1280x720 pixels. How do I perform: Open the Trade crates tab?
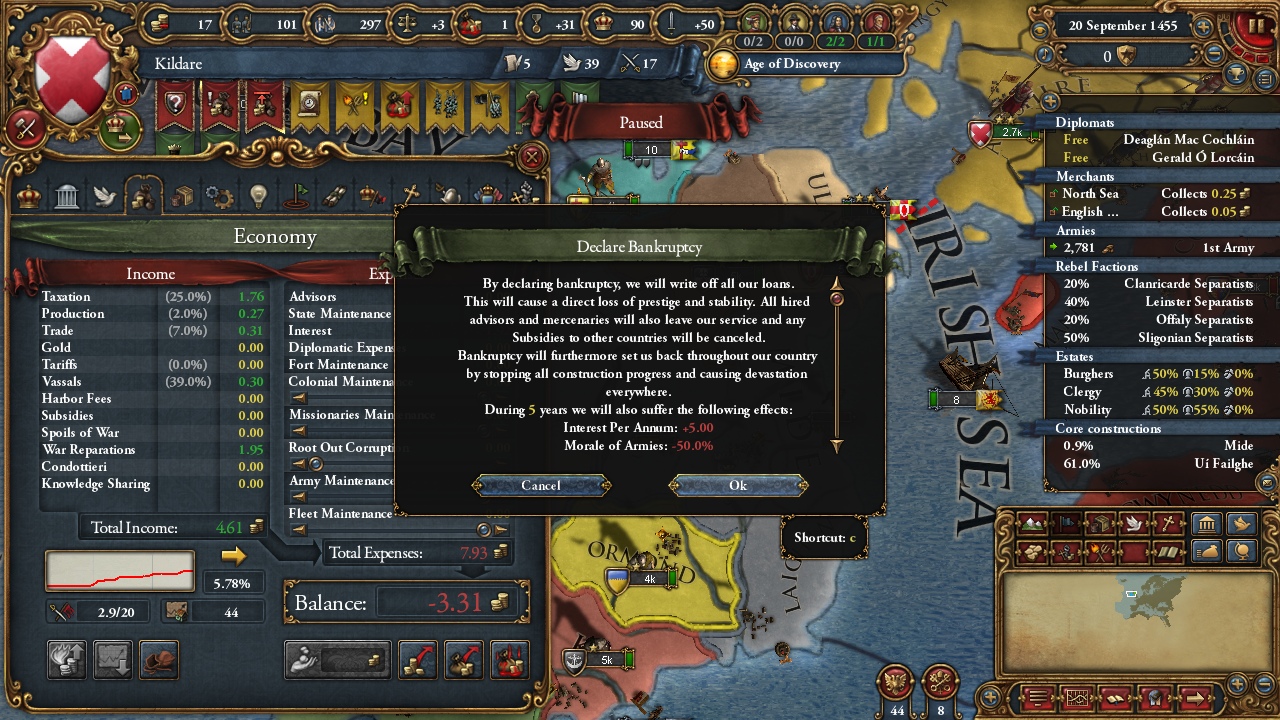(x=181, y=195)
